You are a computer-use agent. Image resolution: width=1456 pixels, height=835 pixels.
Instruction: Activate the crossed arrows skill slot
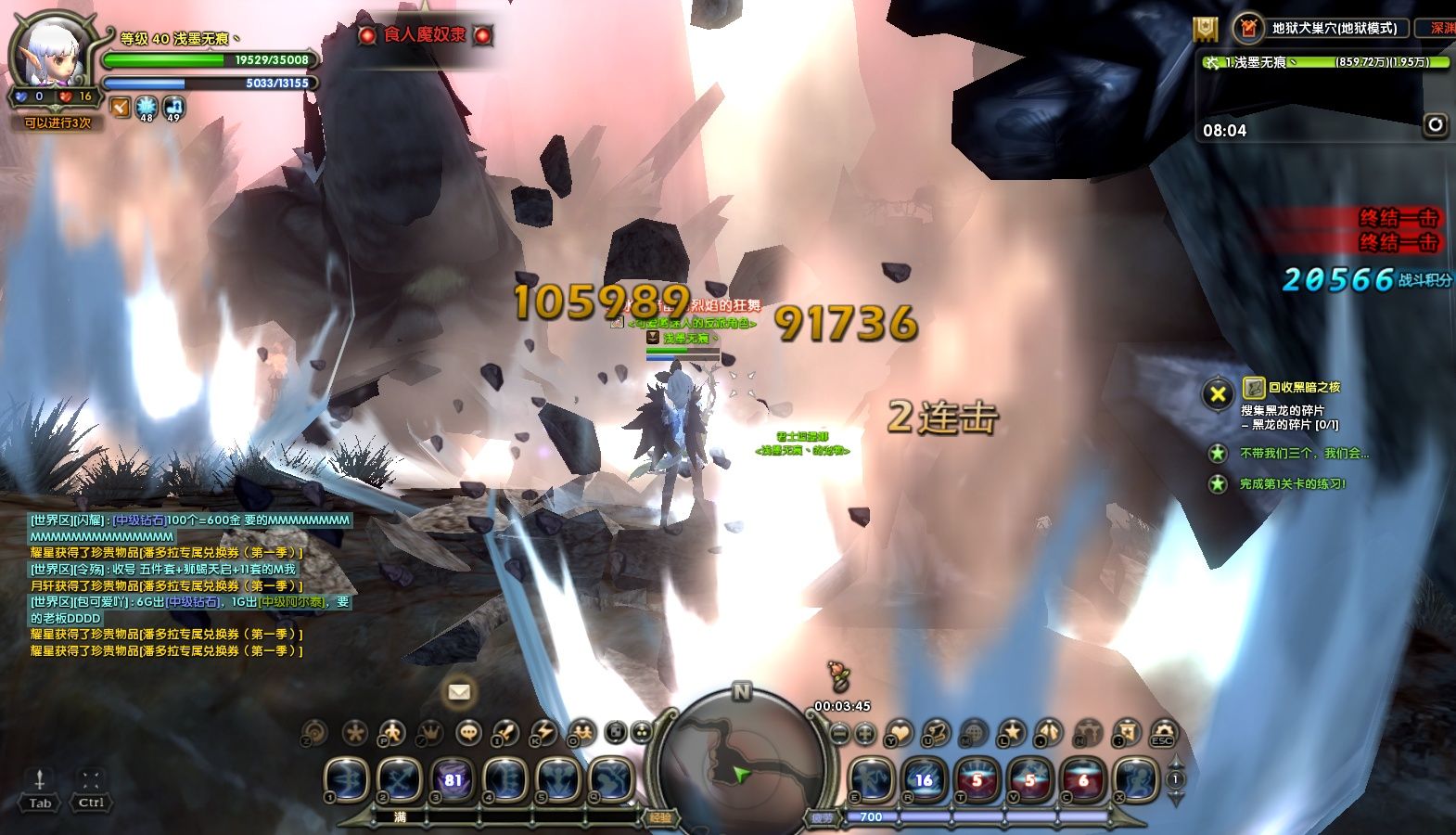coord(400,779)
